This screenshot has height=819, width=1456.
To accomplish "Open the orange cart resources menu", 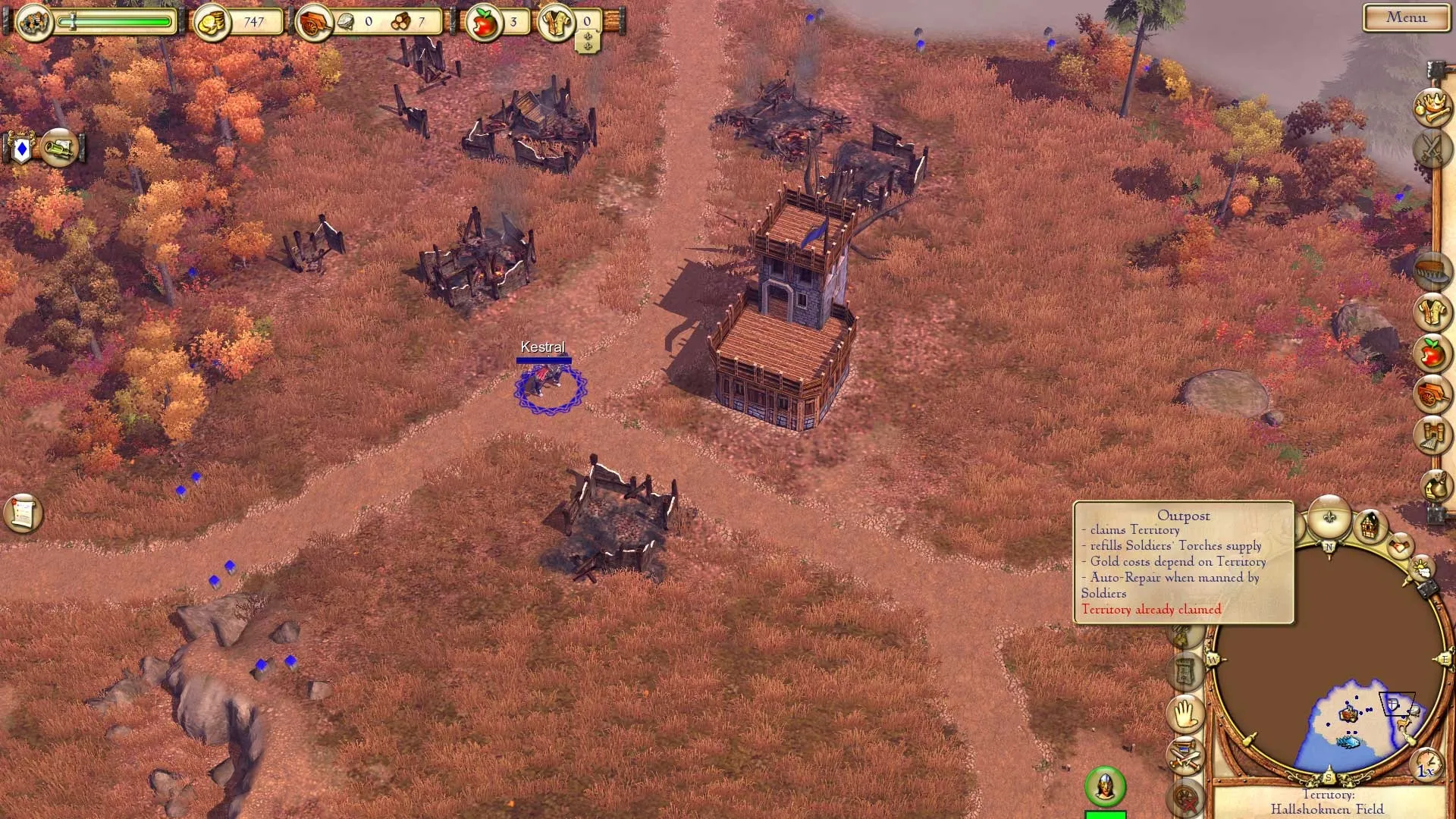I will [x=1431, y=394].
